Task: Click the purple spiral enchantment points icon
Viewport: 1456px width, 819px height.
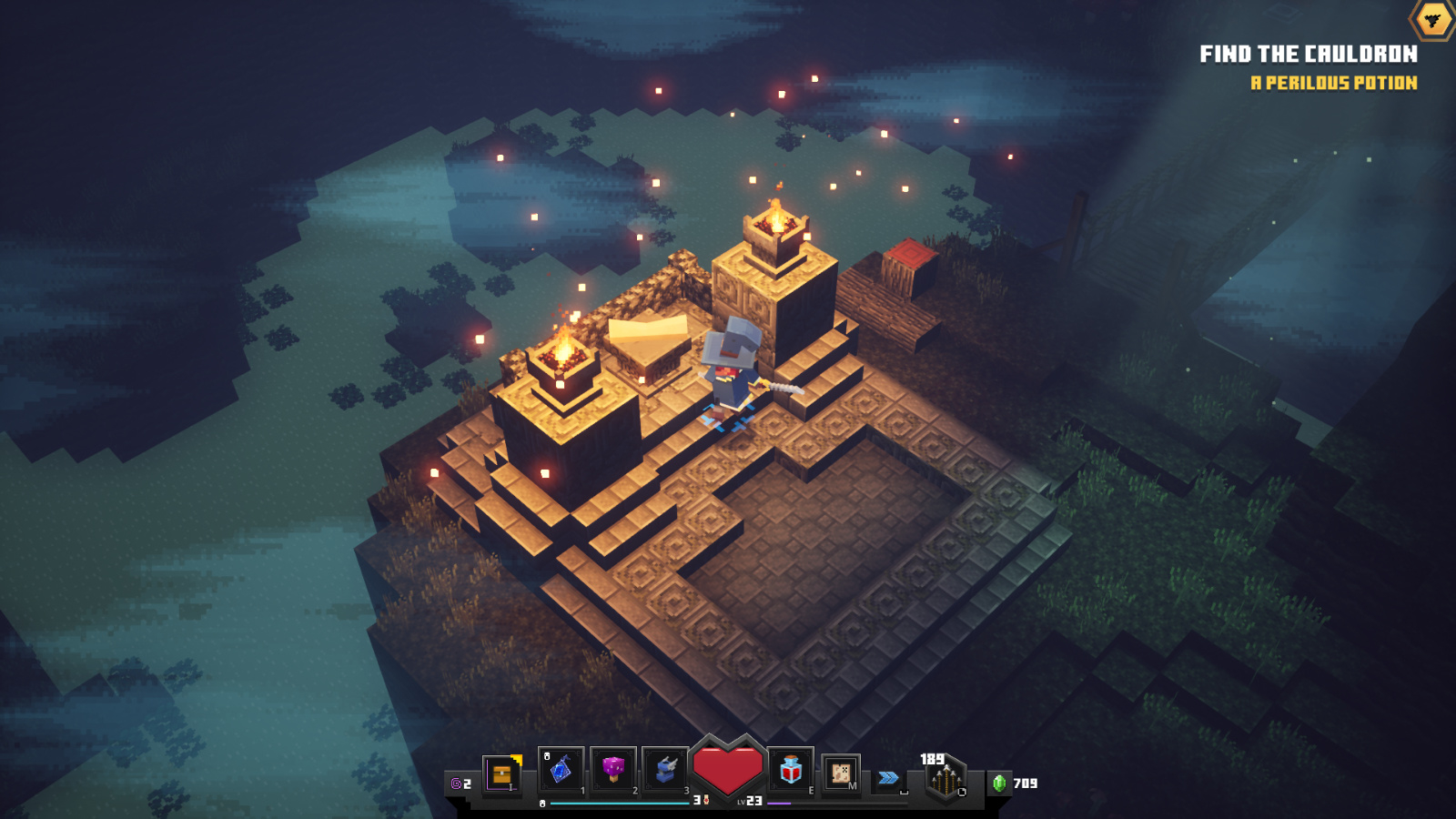Action: (x=457, y=784)
